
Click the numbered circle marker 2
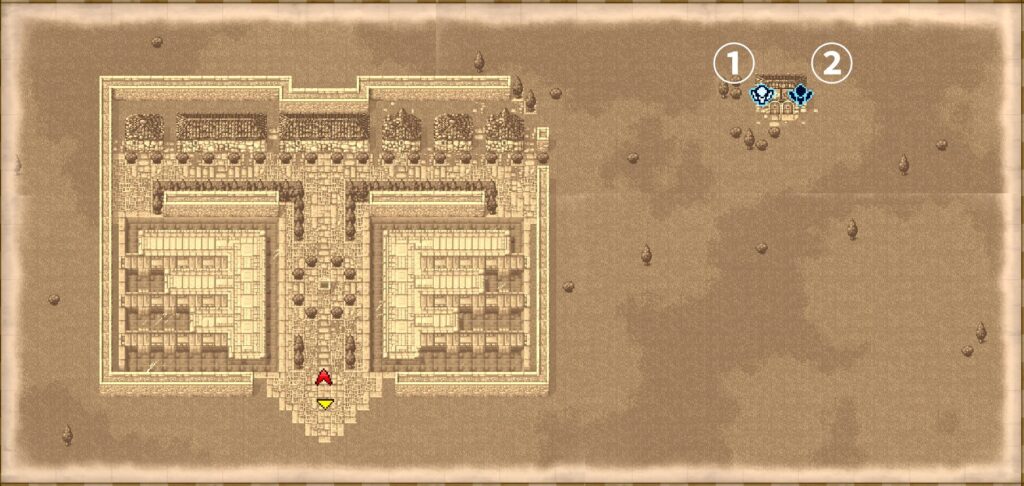point(831,64)
